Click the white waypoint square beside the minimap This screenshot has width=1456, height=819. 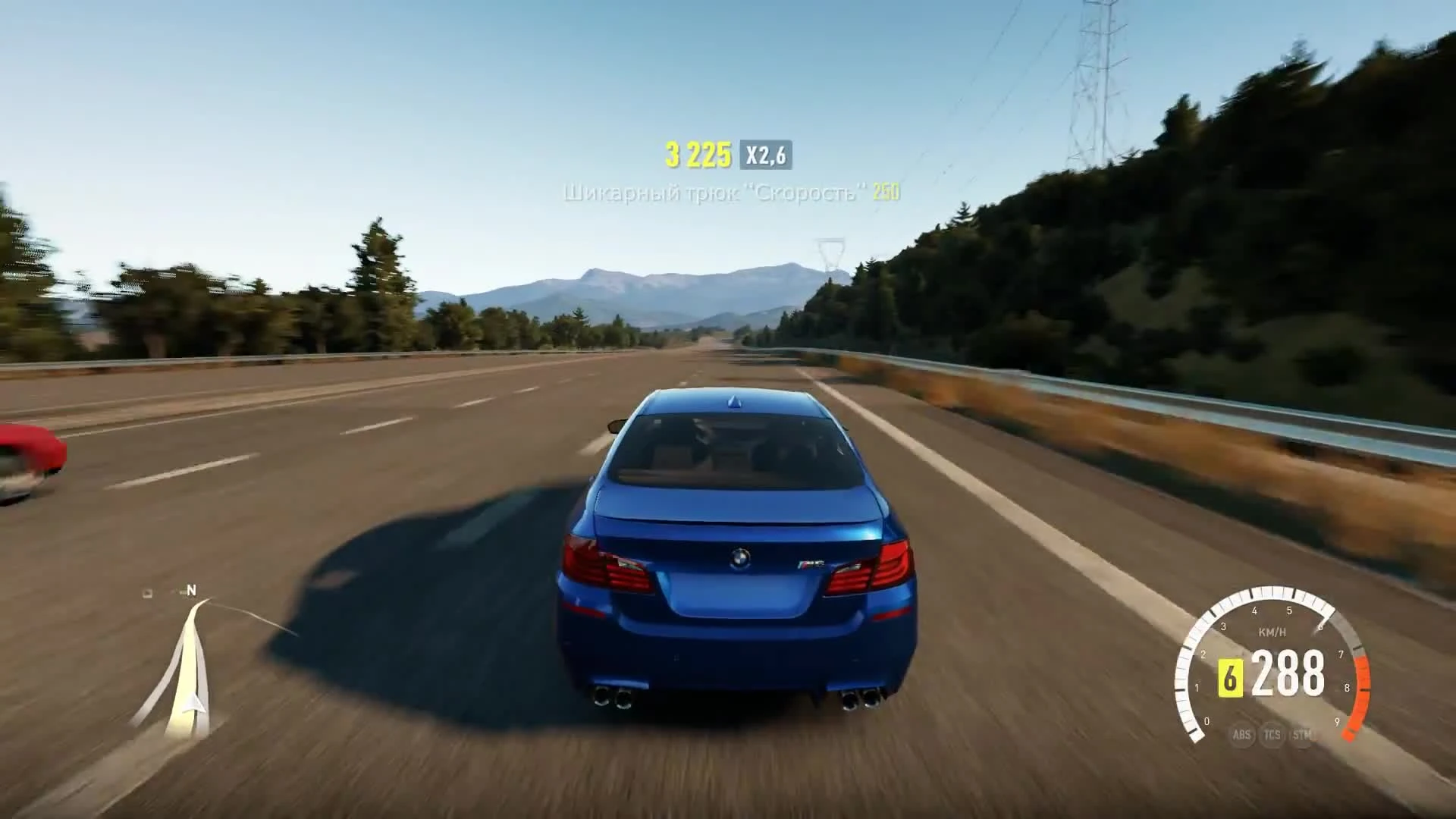(x=147, y=592)
